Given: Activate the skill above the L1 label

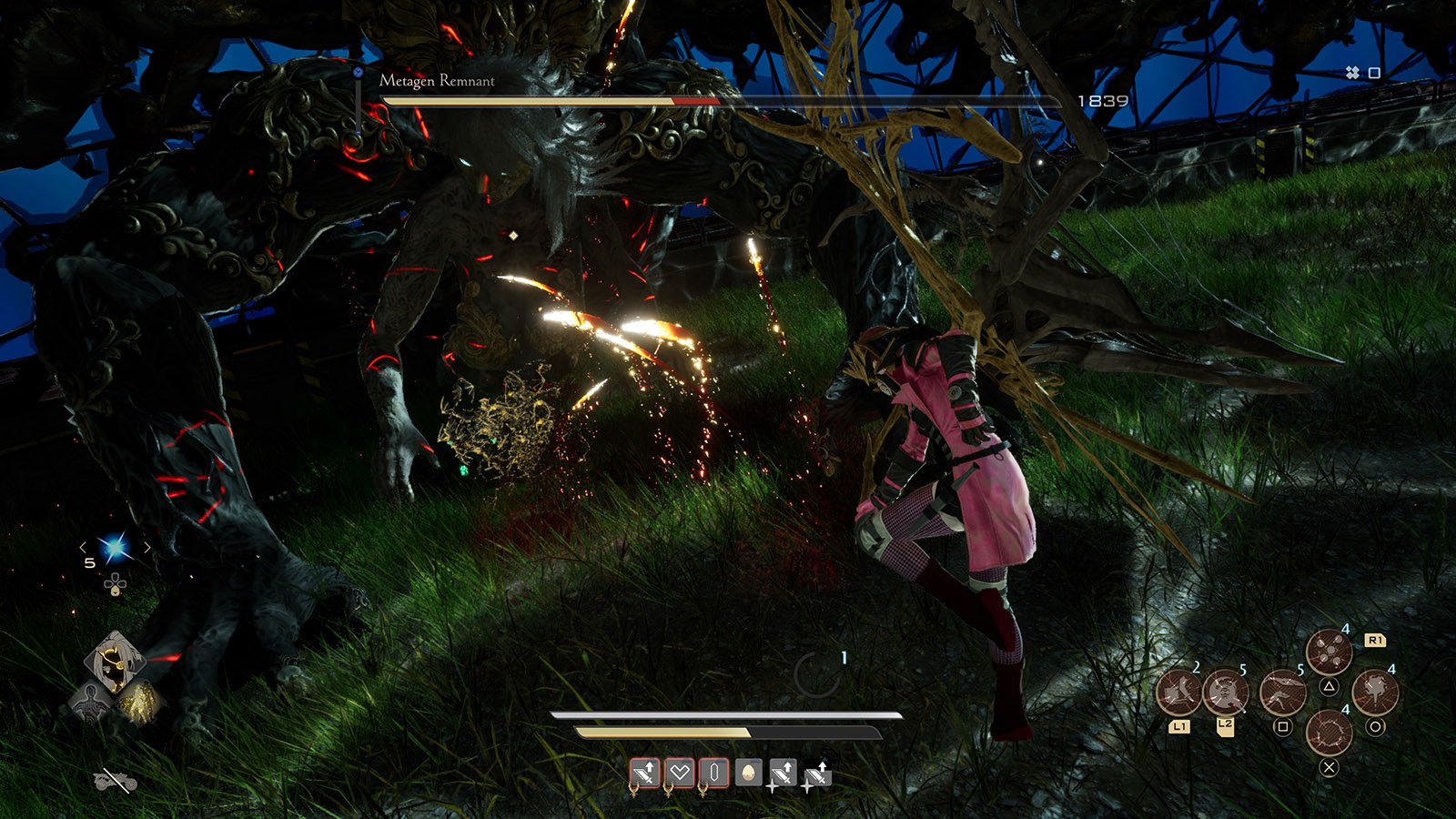Looking at the screenshot, I should (x=1178, y=693).
